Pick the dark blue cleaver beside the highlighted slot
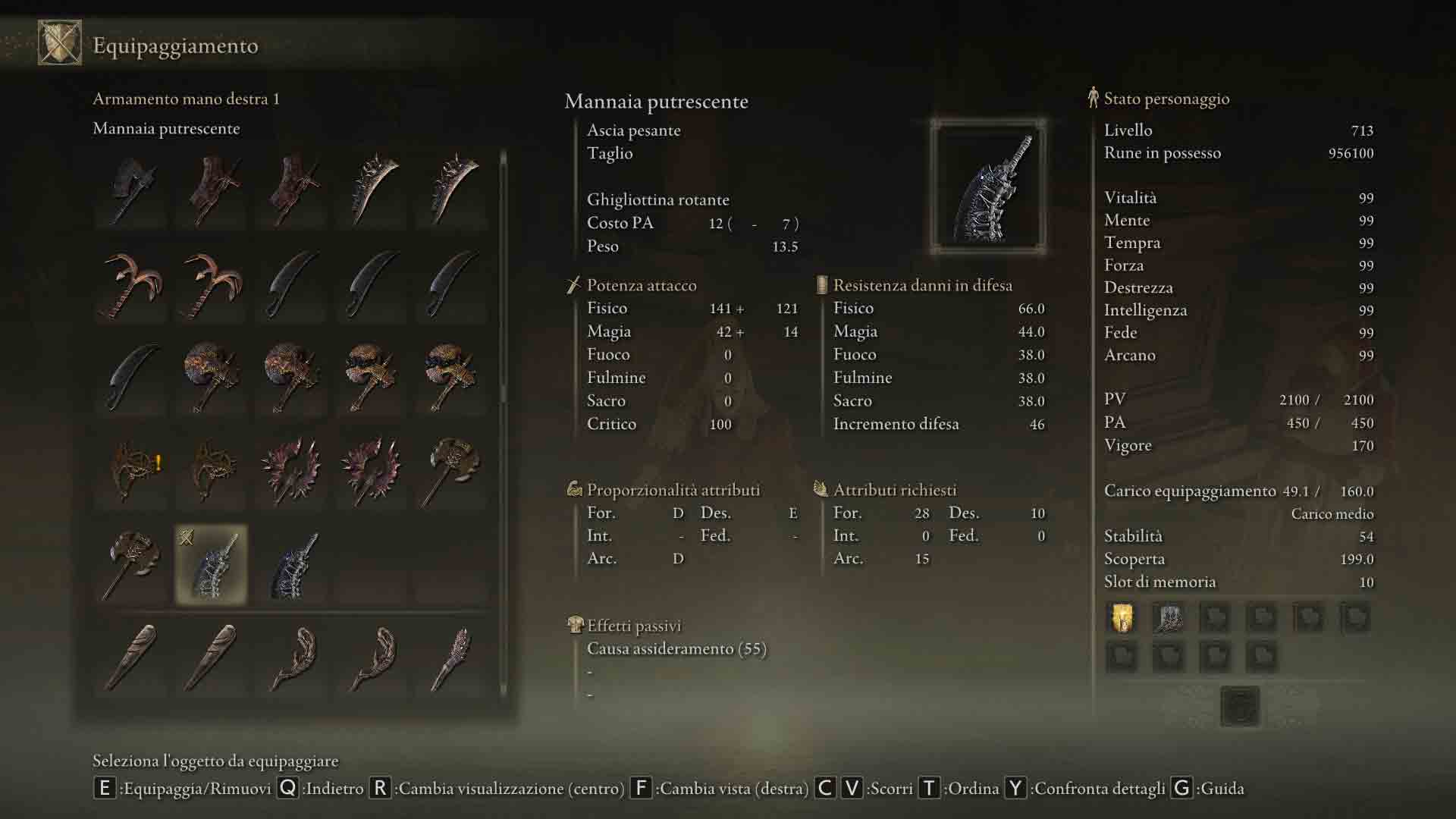The height and width of the screenshot is (819, 1456). [292, 565]
